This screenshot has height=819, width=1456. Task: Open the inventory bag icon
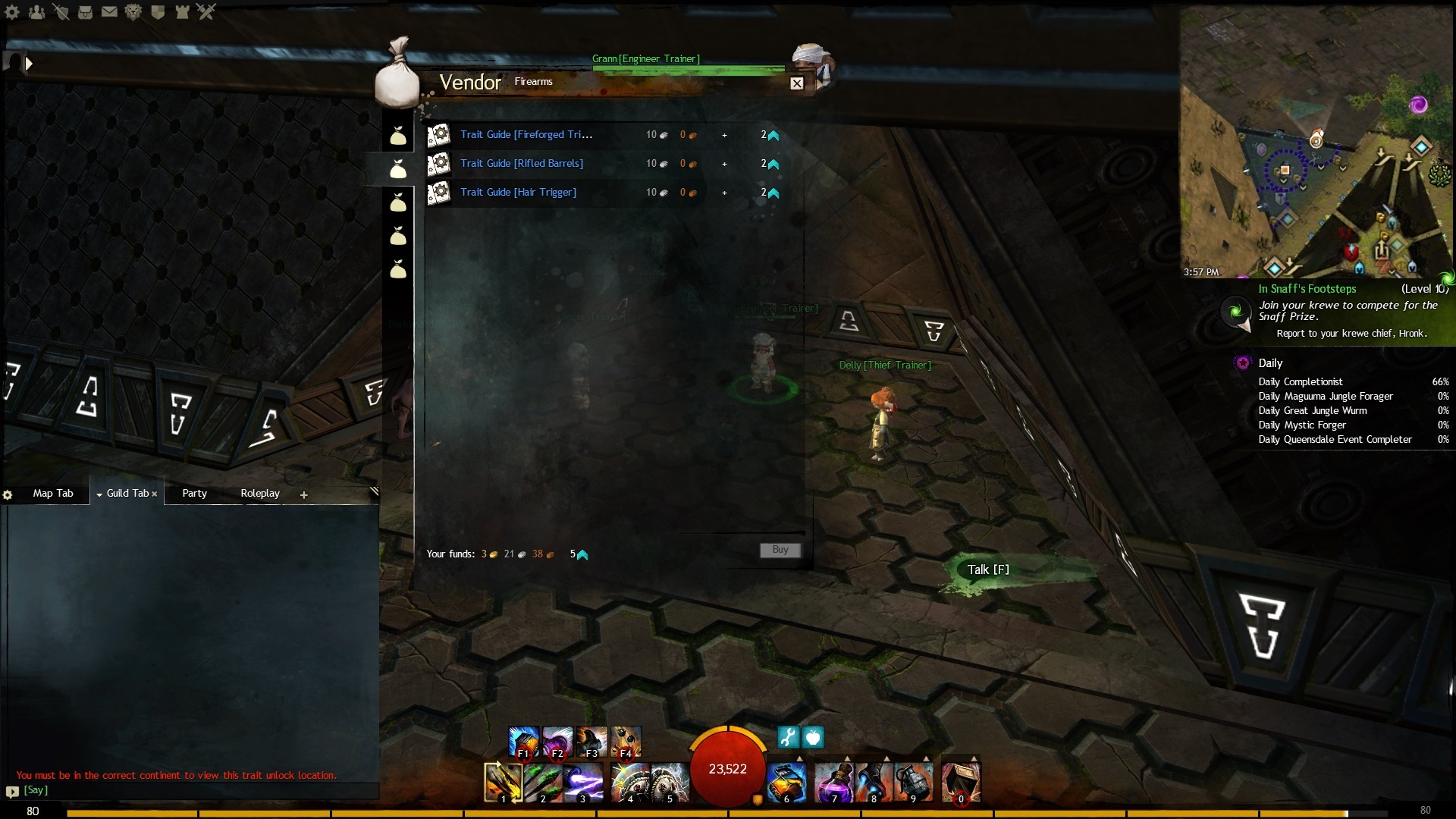click(x=85, y=11)
